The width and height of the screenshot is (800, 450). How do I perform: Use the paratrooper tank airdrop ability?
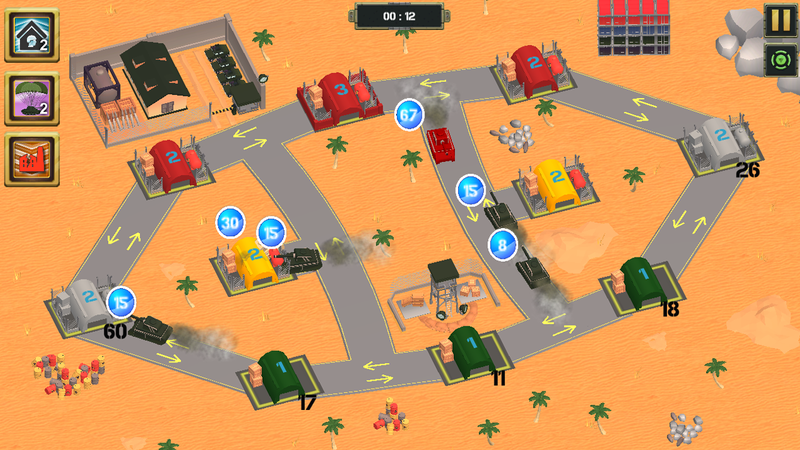[x=32, y=98]
